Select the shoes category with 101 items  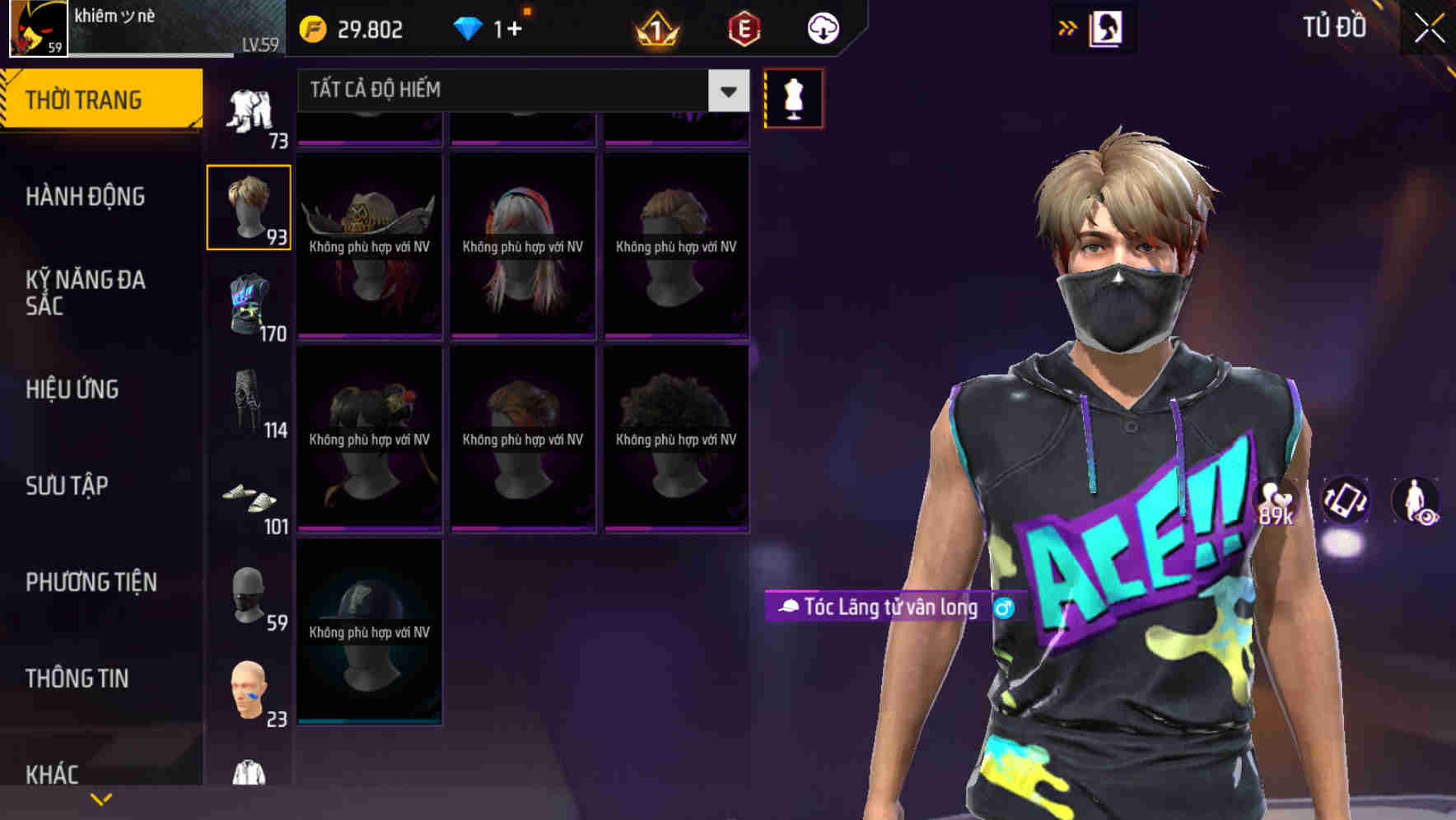250,501
